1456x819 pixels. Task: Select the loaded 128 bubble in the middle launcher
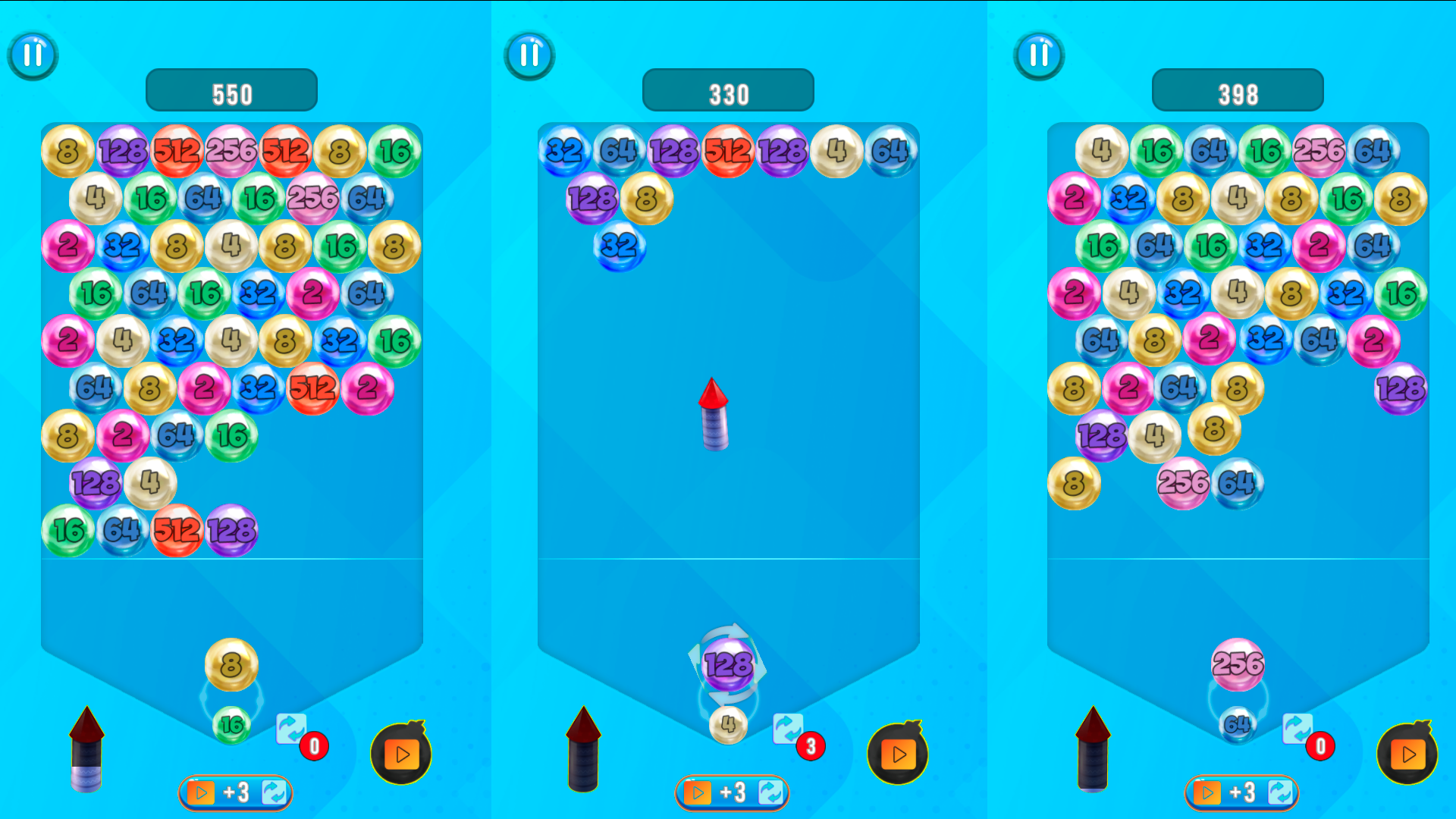coord(728,666)
